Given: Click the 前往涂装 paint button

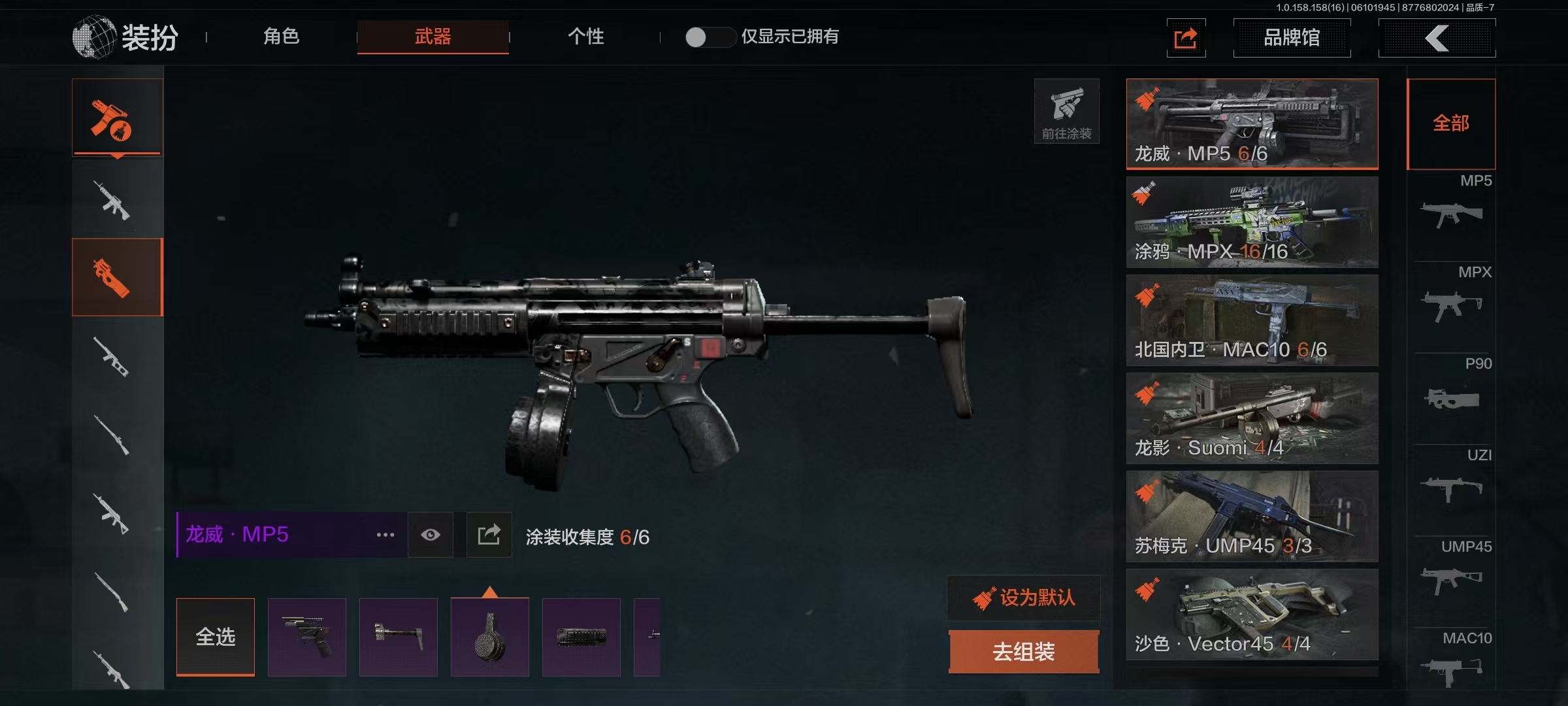Looking at the screenshot, I should click(1066, 111).
